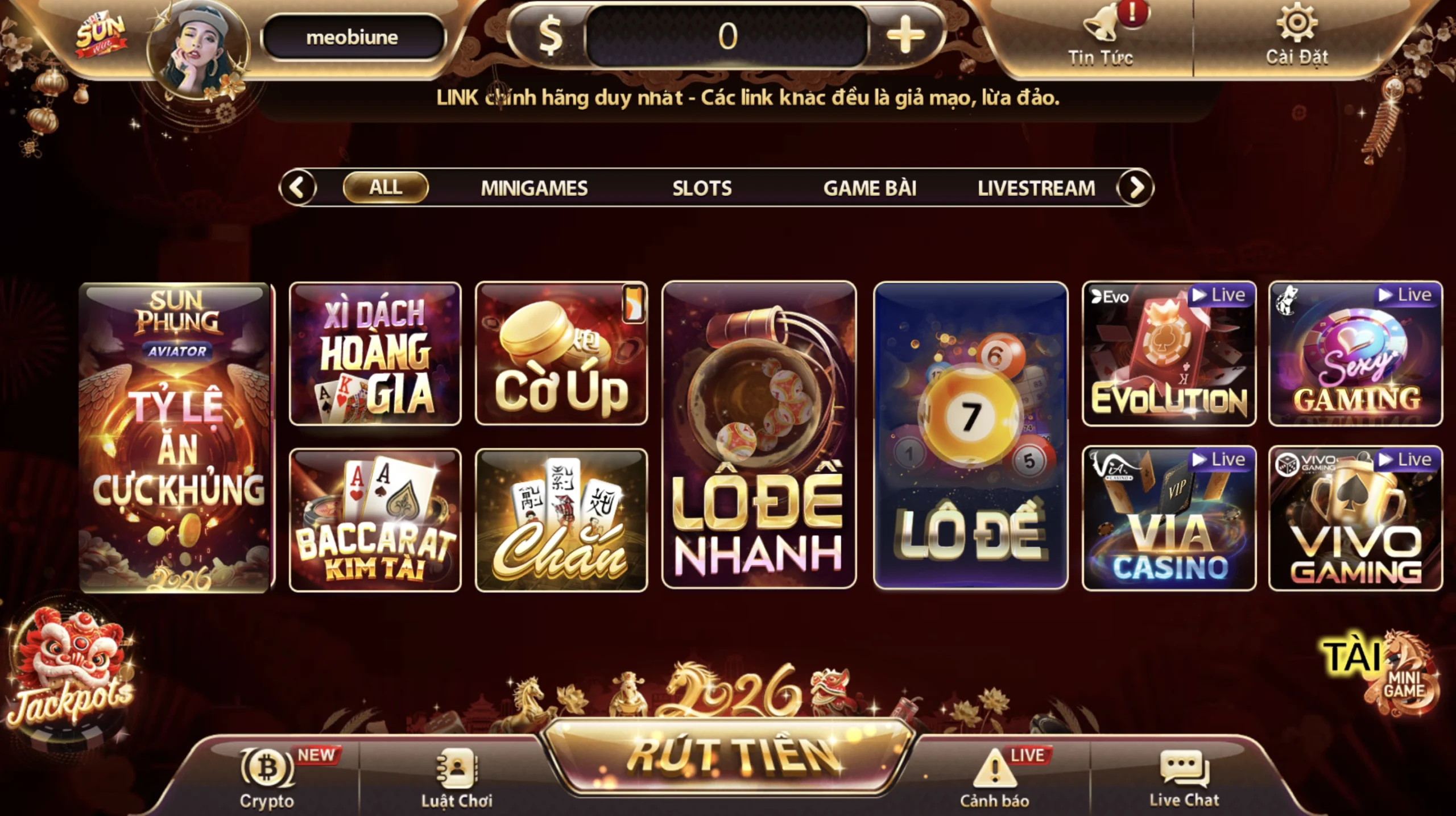Launch the Cờ Úp game tile

tap(561, 354)
